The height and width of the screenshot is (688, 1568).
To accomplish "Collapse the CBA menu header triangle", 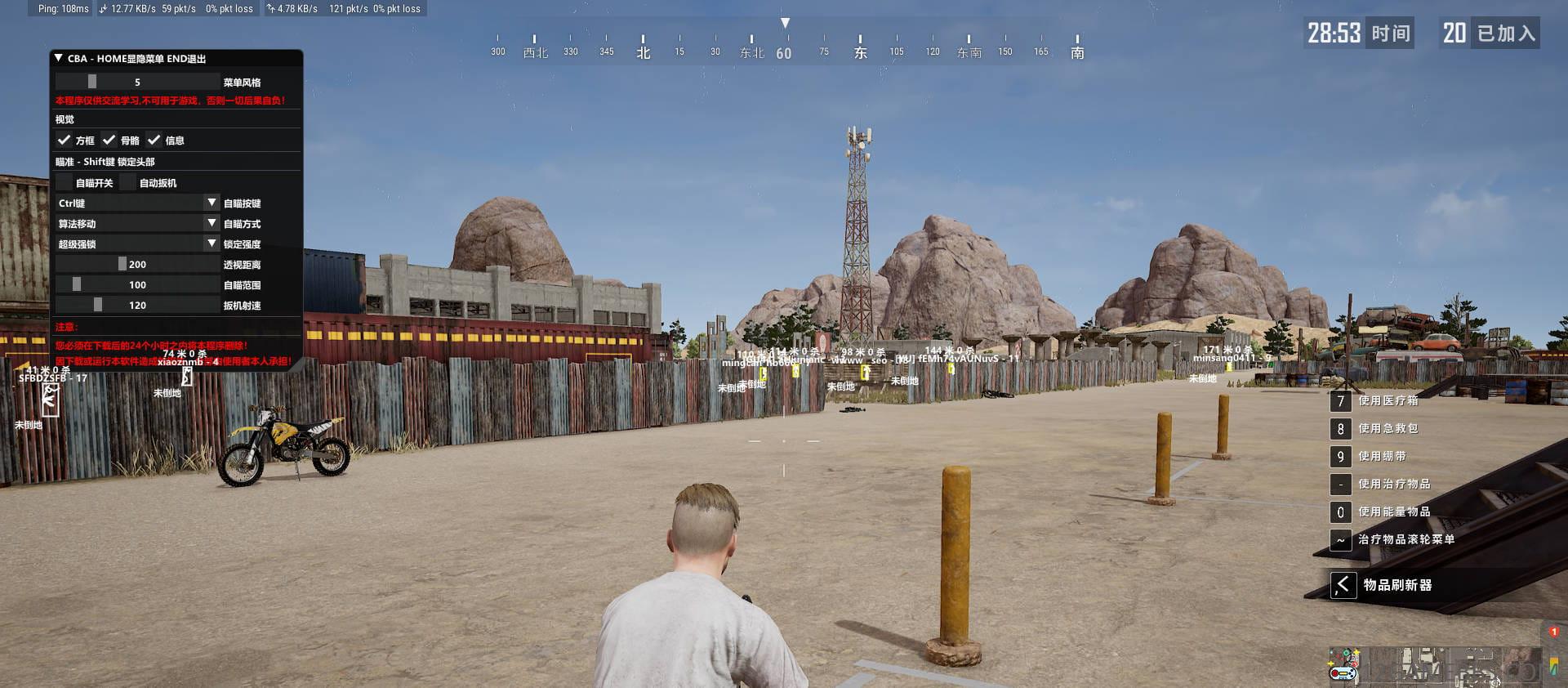I will [x=59, y=59].
